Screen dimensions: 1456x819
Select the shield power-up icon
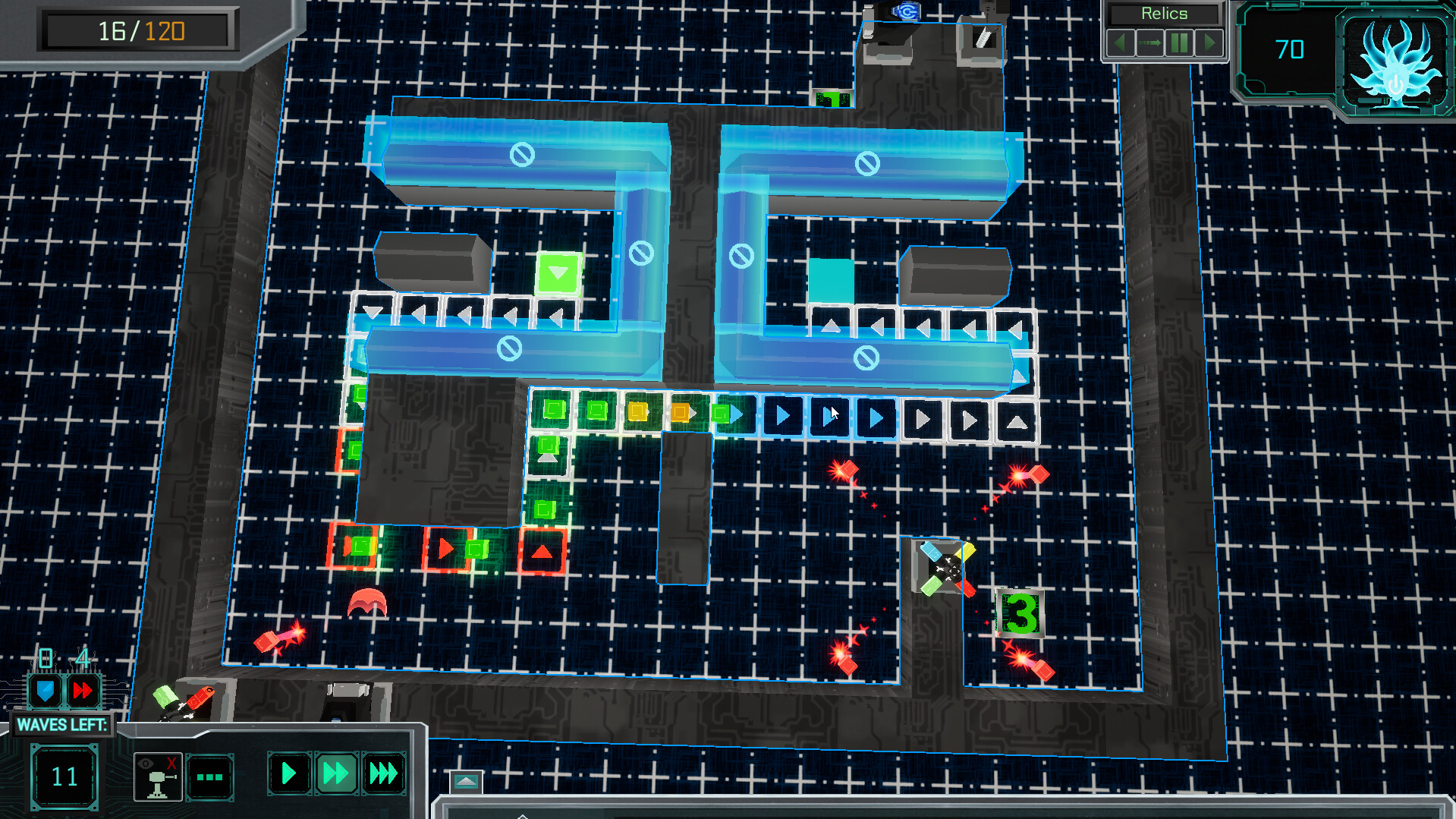[x=46, y=691]
